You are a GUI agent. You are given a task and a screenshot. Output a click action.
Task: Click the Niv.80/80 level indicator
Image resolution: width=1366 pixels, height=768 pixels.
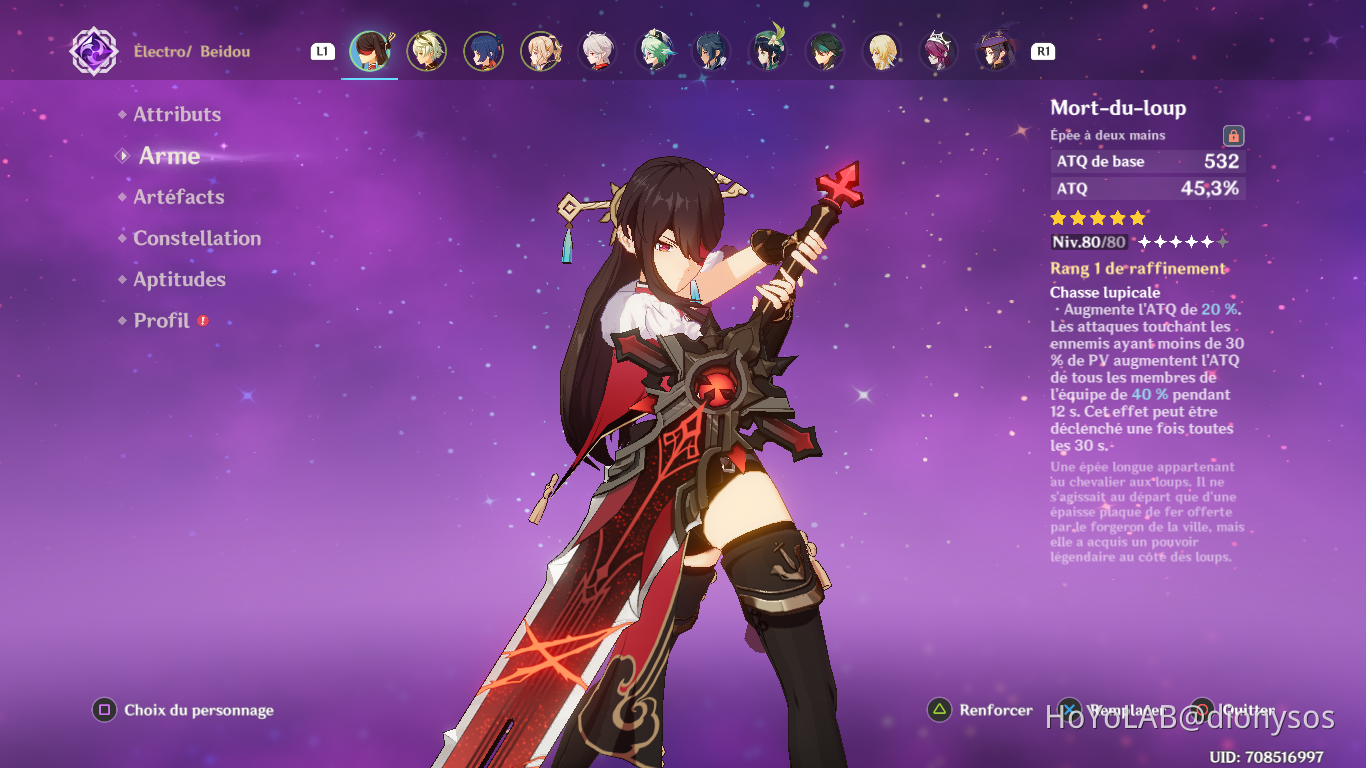point(1087,242)
